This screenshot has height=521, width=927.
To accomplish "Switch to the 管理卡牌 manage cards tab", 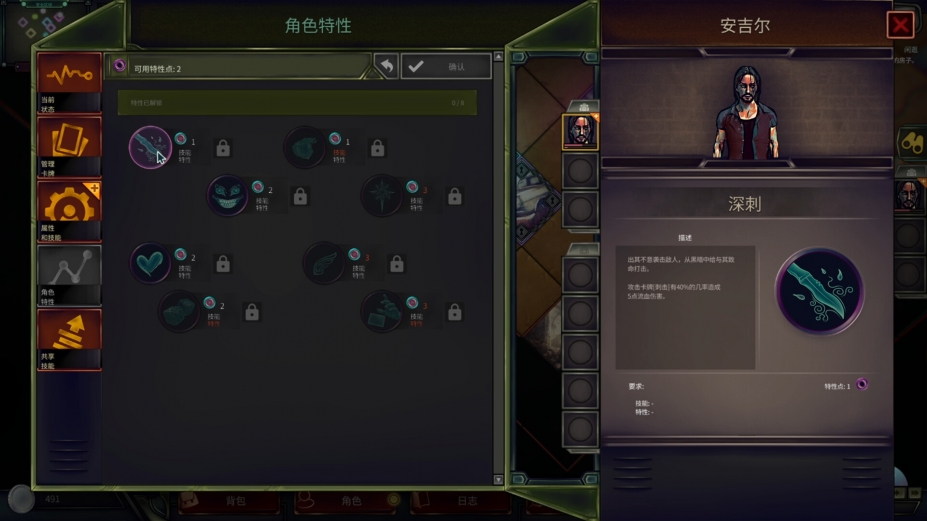I will (69, 146).
